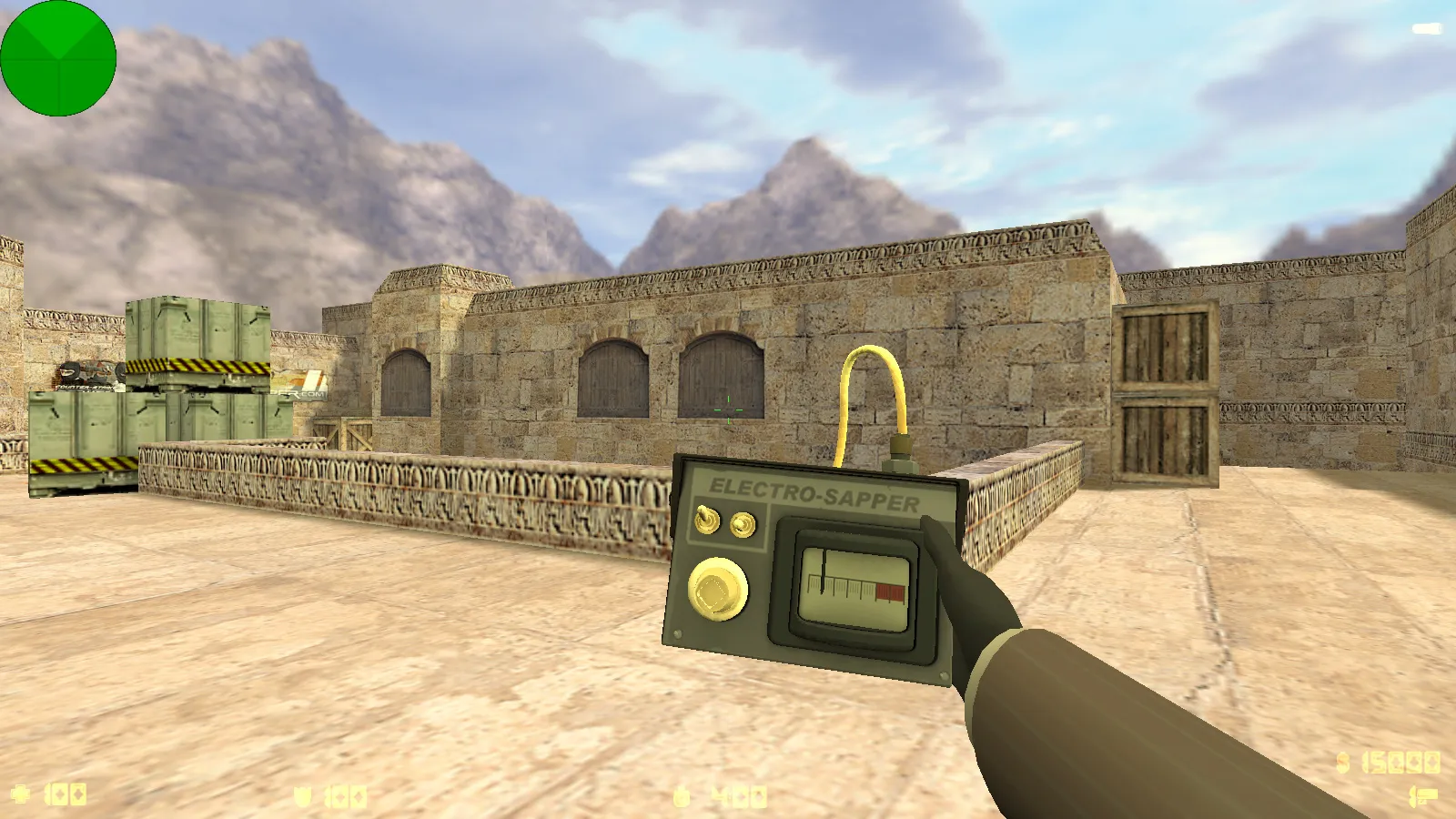Flip the right toggle switch on the Electro-Sapper
The image size is (1456, 819).
[742, 525]
